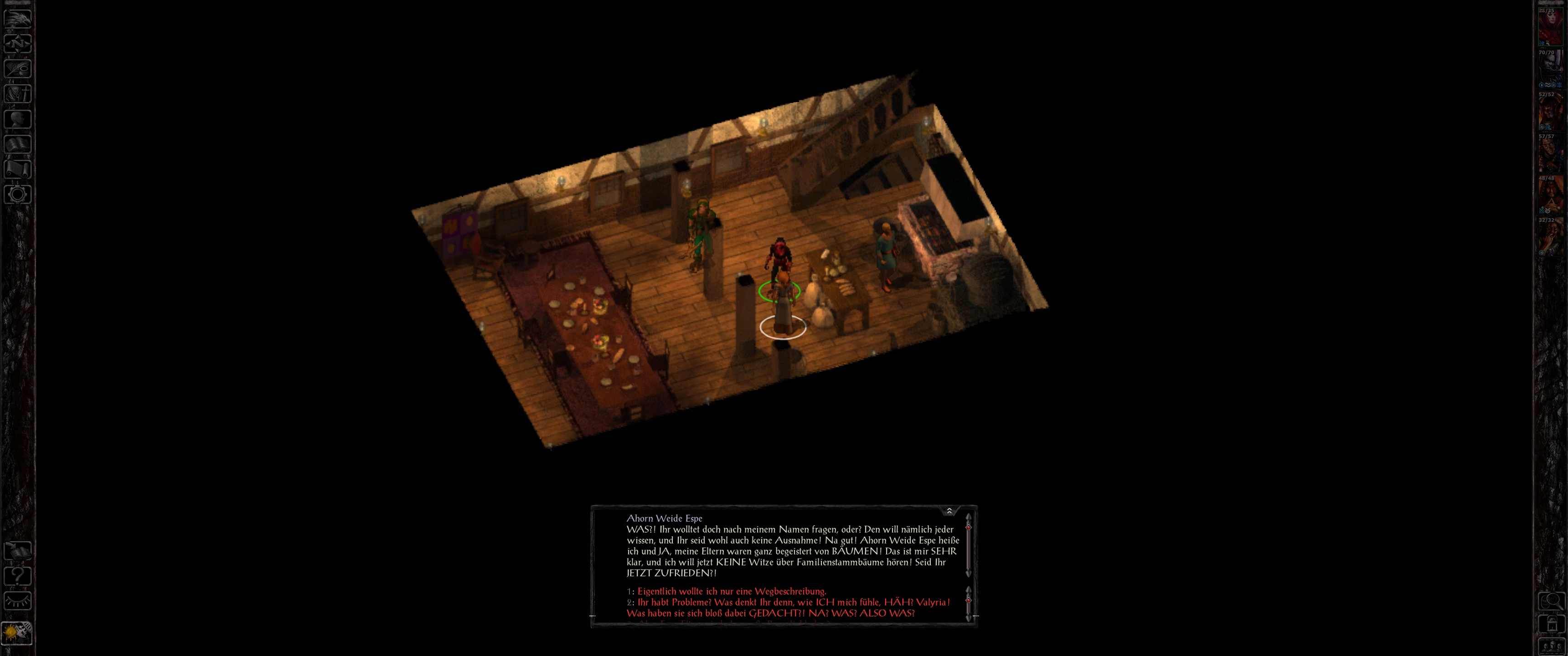
Task: Open help with the question mark icon
Action: click(18, 576)
